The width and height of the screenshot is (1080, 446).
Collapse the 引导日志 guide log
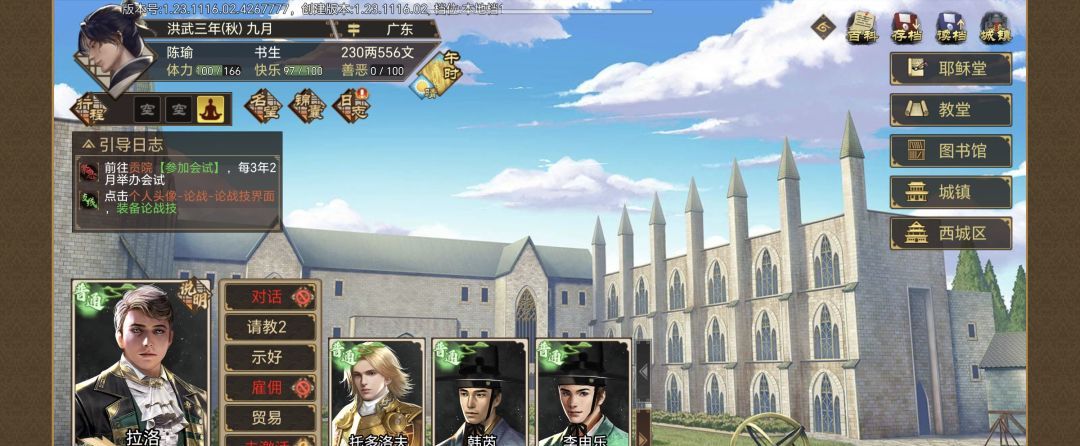pos(87,145)
